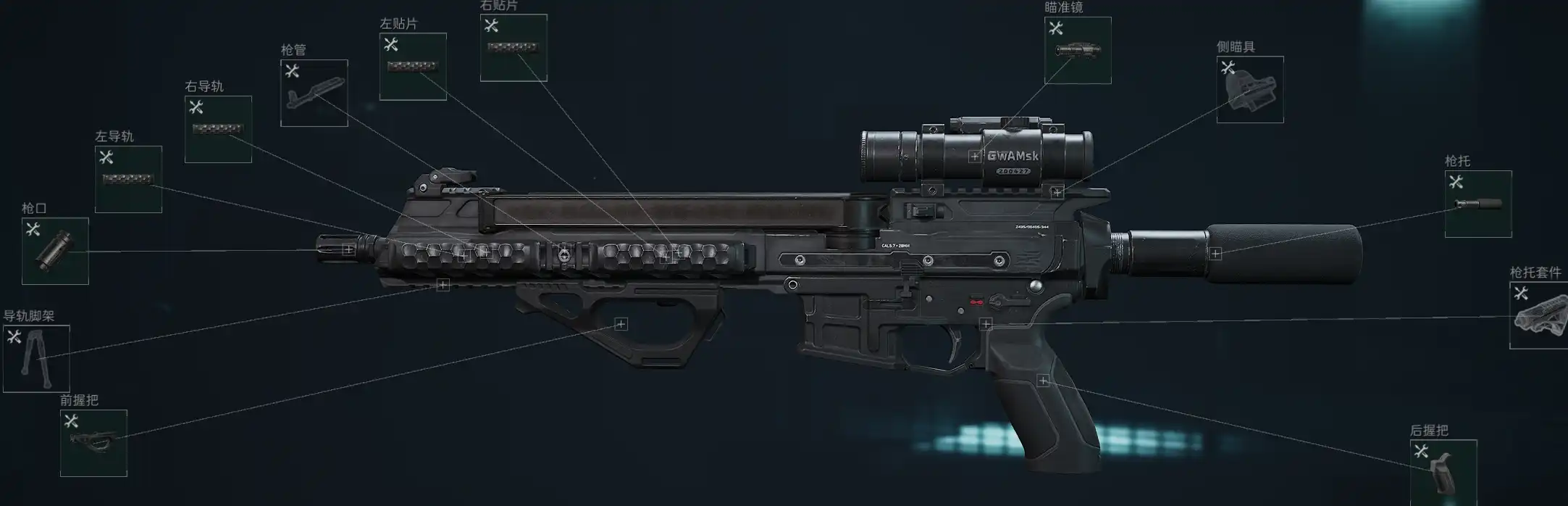Viewport: 1568px width, 506px height.
Task: Open the 枪管 barrel attachment slot
Action: coord(314,93)
